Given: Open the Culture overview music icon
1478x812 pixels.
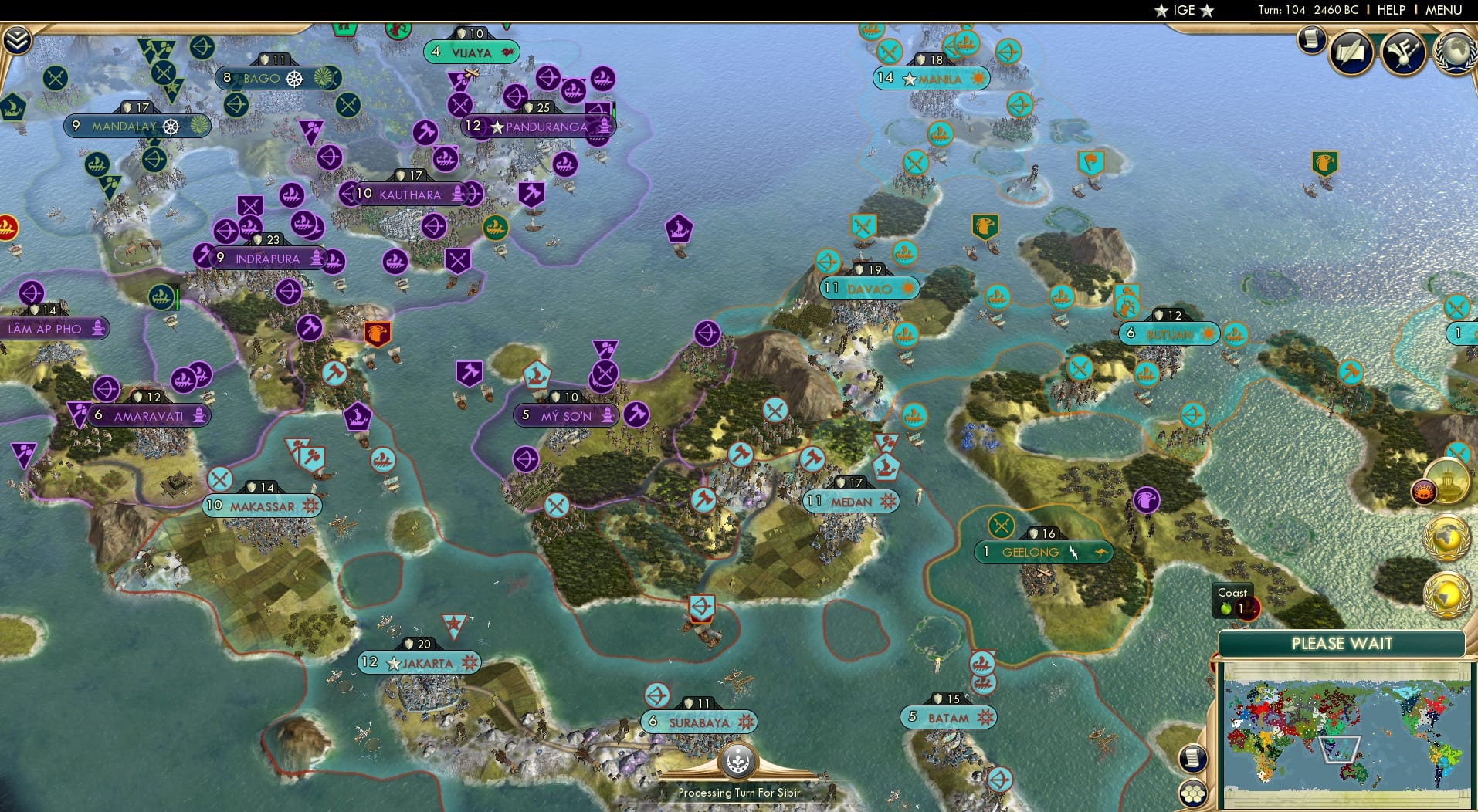Looking at the screenshot, I should (1403, 52).
